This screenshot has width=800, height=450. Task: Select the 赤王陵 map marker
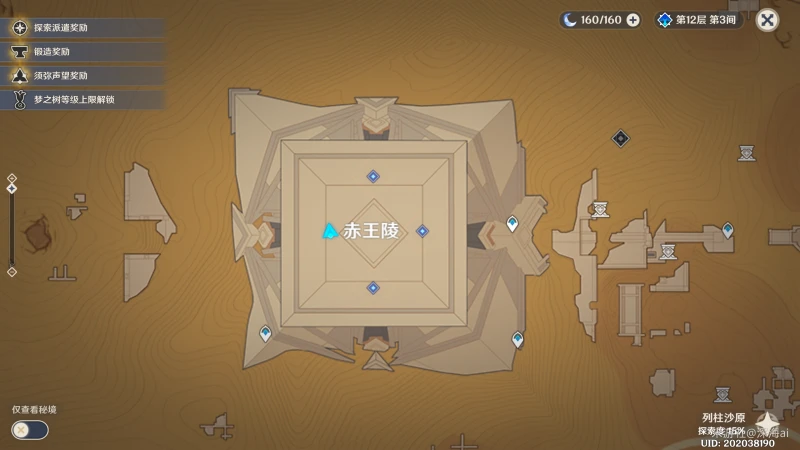click(329, 232)
